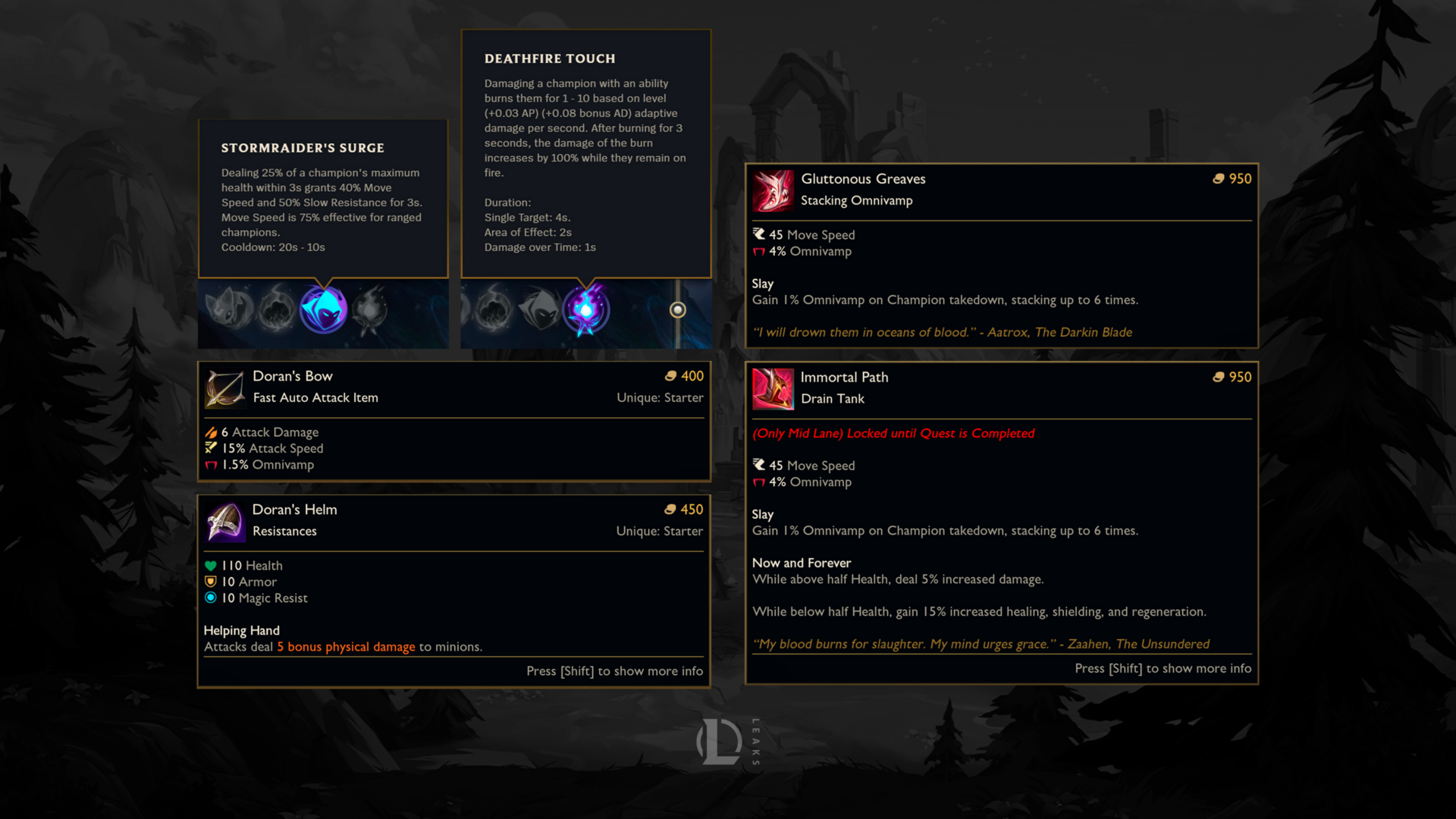1456x819 pixels.
Task: Expand more info on Immortal Path
Action: pyautogui.click(x=1163, y=668)
